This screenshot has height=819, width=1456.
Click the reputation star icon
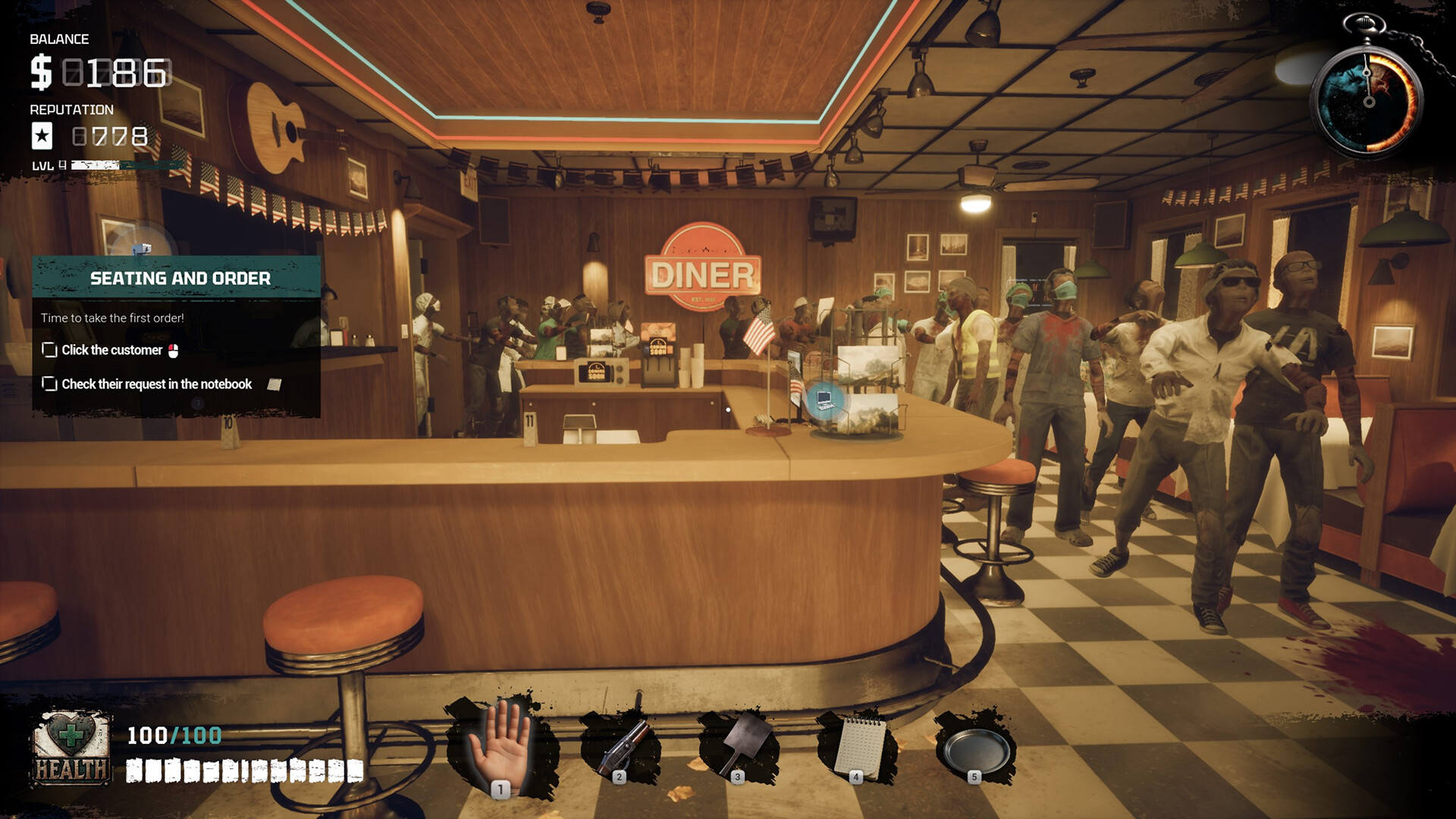tap(42, 136)
